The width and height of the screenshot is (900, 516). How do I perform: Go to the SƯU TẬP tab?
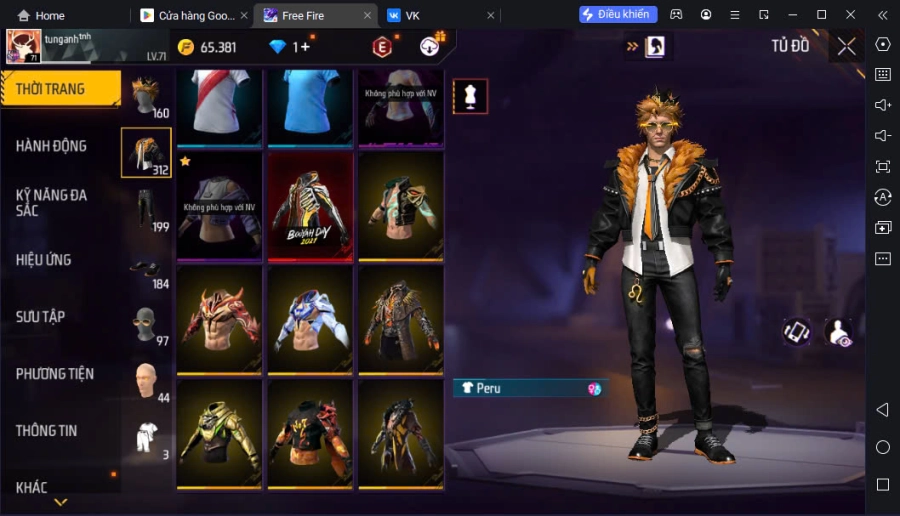[40, 317]
